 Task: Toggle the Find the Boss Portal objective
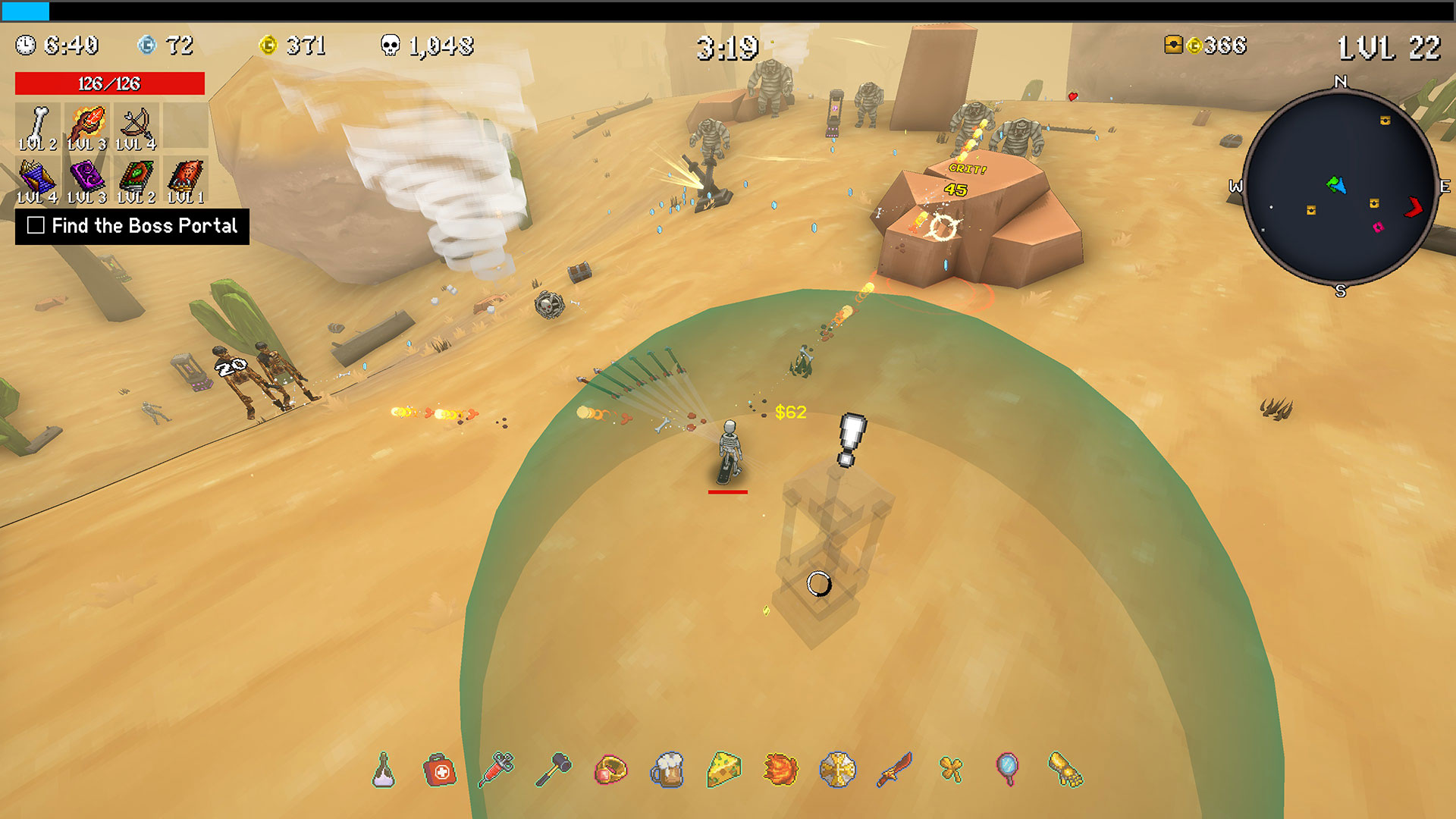tap(36, 225)
